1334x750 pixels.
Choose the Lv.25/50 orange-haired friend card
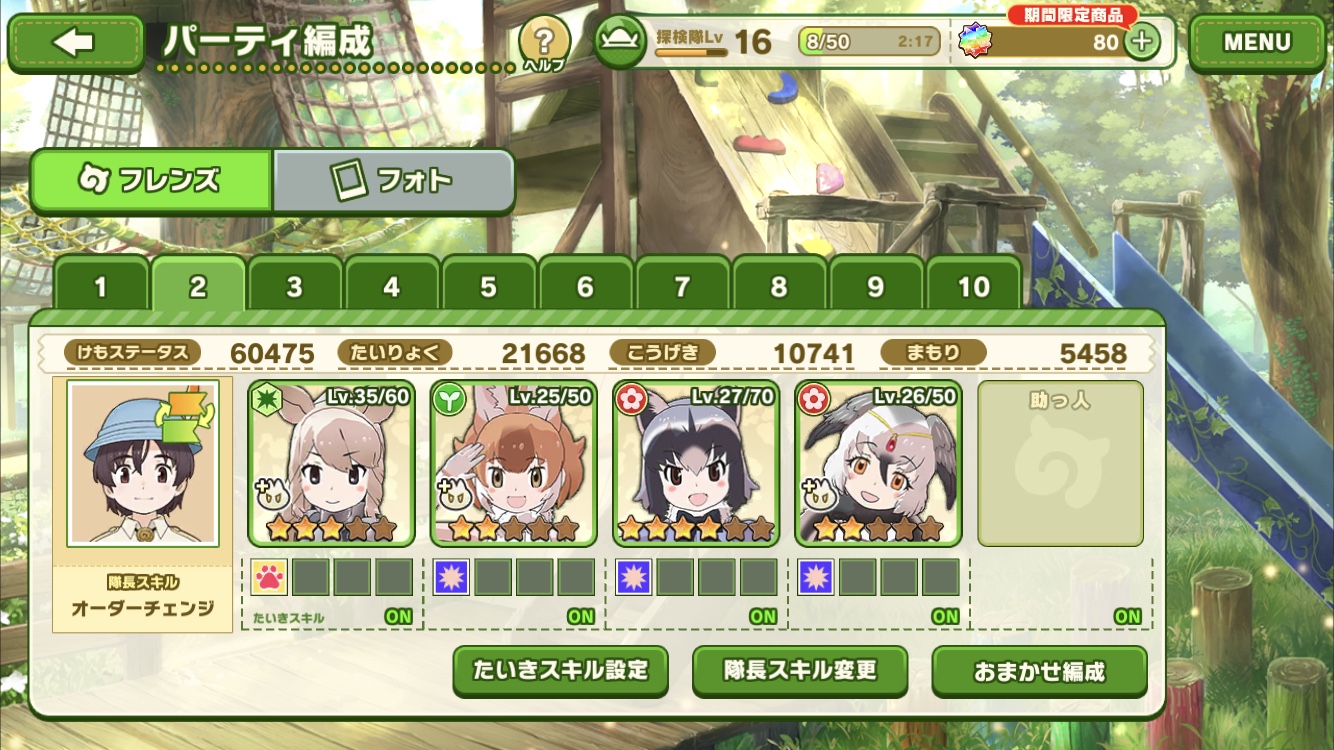[513, 463]
